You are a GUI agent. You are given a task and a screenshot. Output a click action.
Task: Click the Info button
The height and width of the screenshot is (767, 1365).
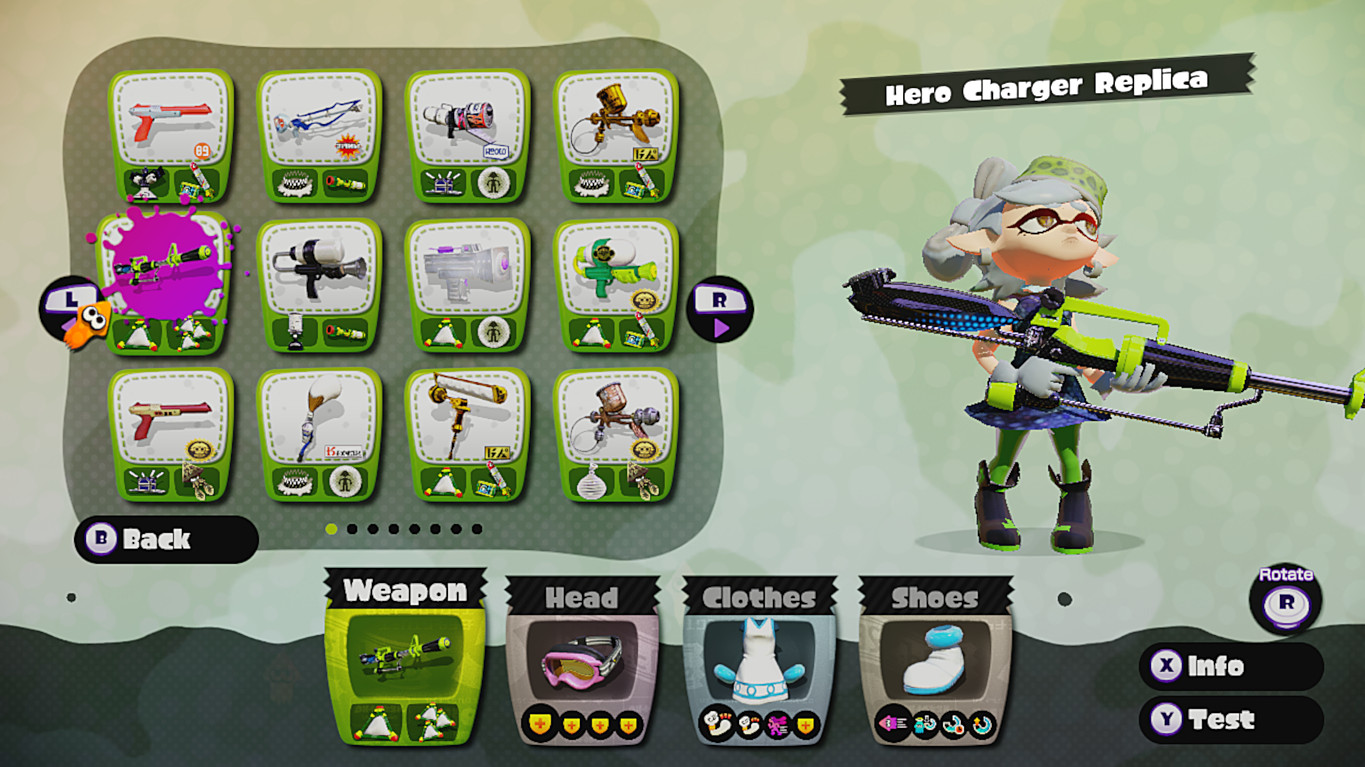[1229, 667]
